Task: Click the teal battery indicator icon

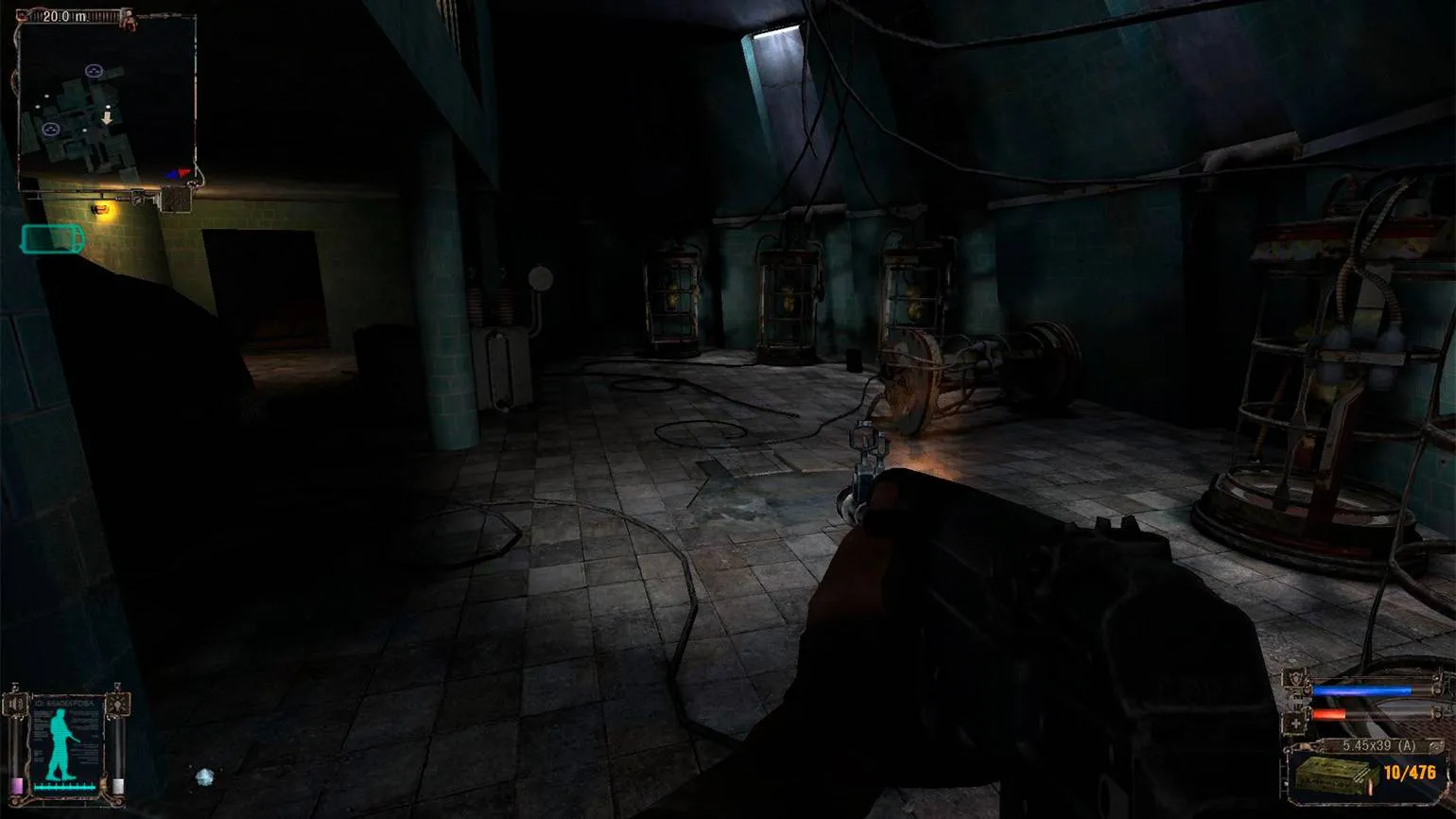Action: 52,239
